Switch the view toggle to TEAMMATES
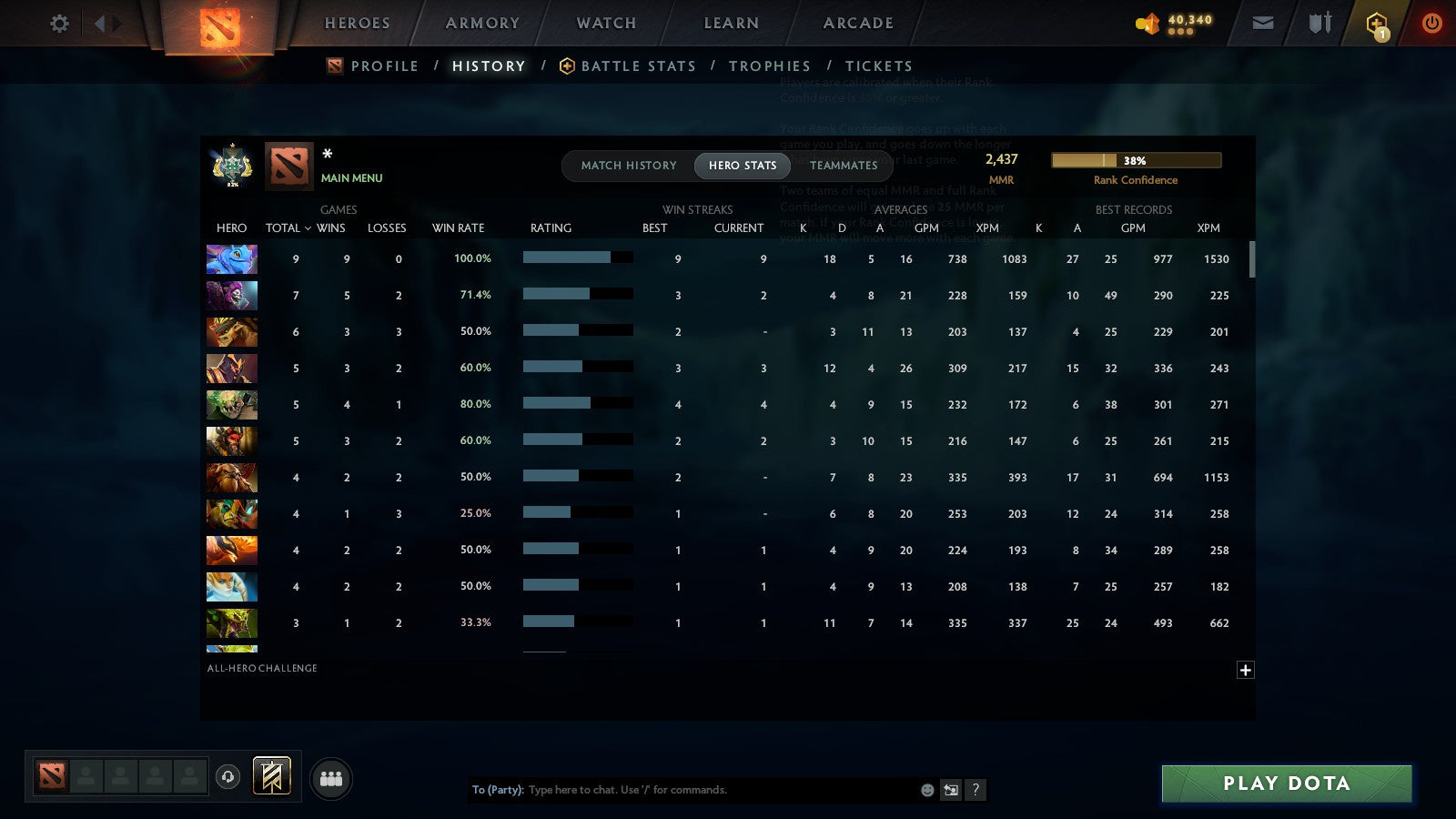The image size is (1456, 819). pyautogui.click(x=843, y=166)
